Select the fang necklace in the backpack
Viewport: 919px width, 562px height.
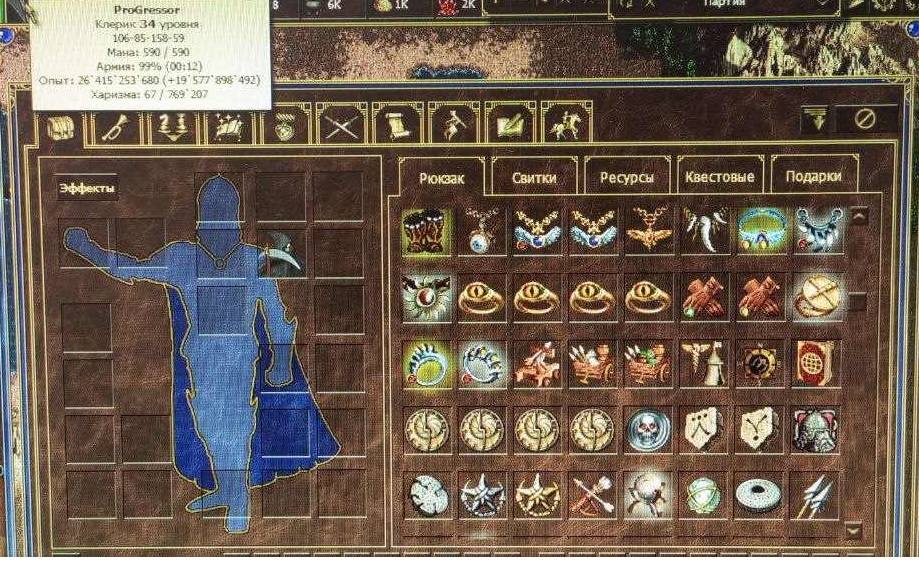(706, 231)
